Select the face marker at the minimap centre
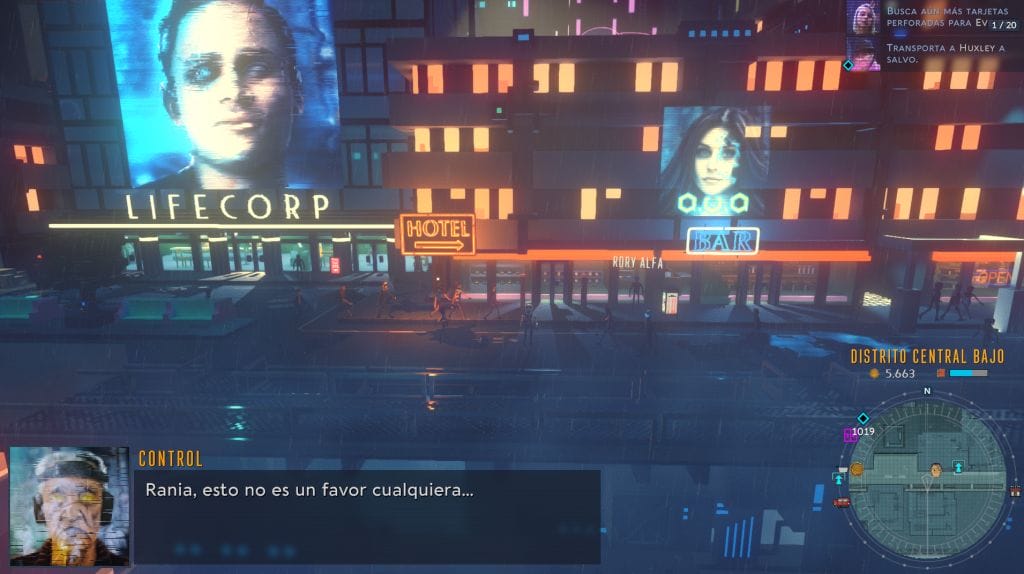The width and height of the screenshot is (1024, 574). pos(936,468)
